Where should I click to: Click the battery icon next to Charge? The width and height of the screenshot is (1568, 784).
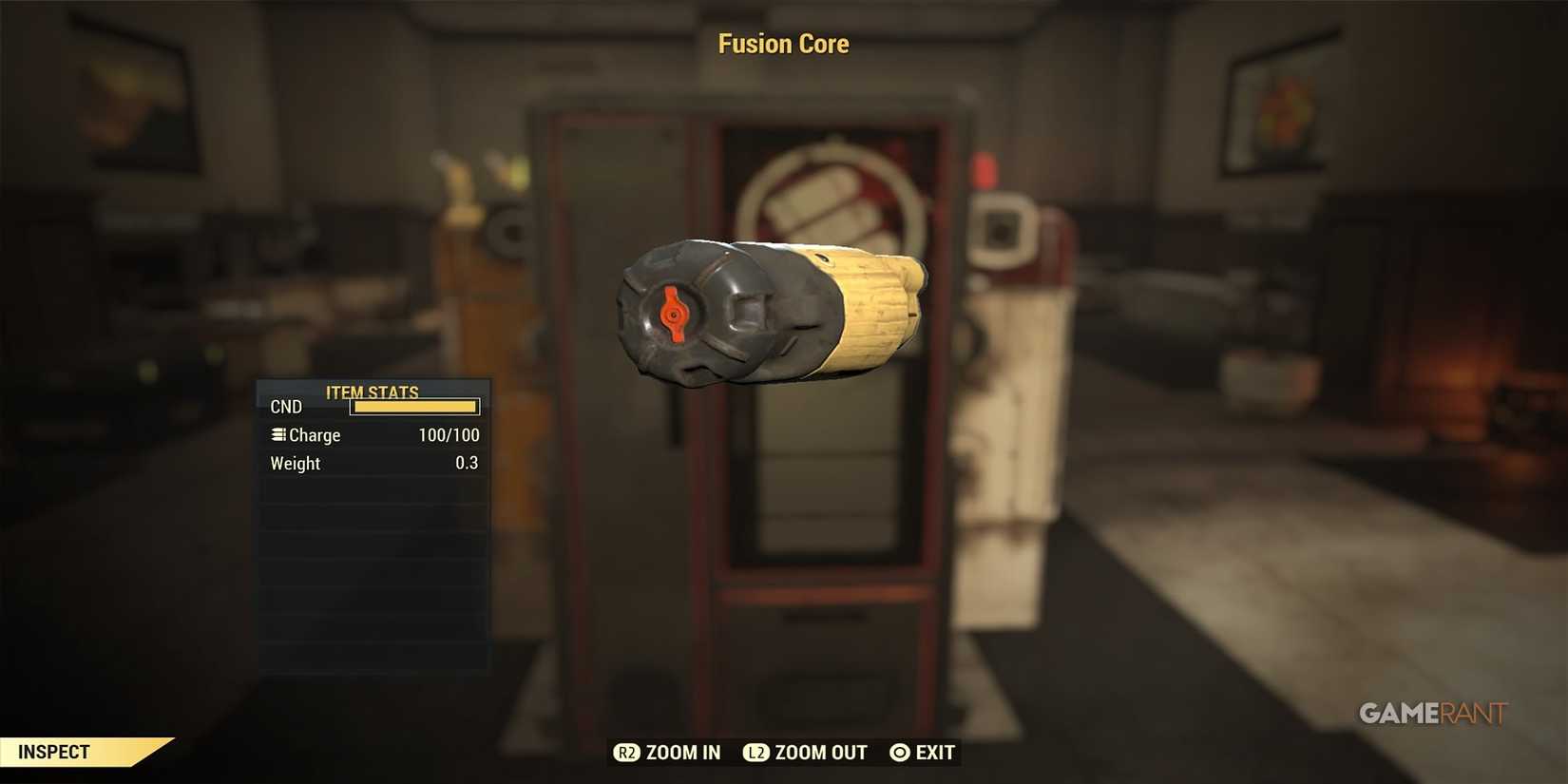pos(277,434)
